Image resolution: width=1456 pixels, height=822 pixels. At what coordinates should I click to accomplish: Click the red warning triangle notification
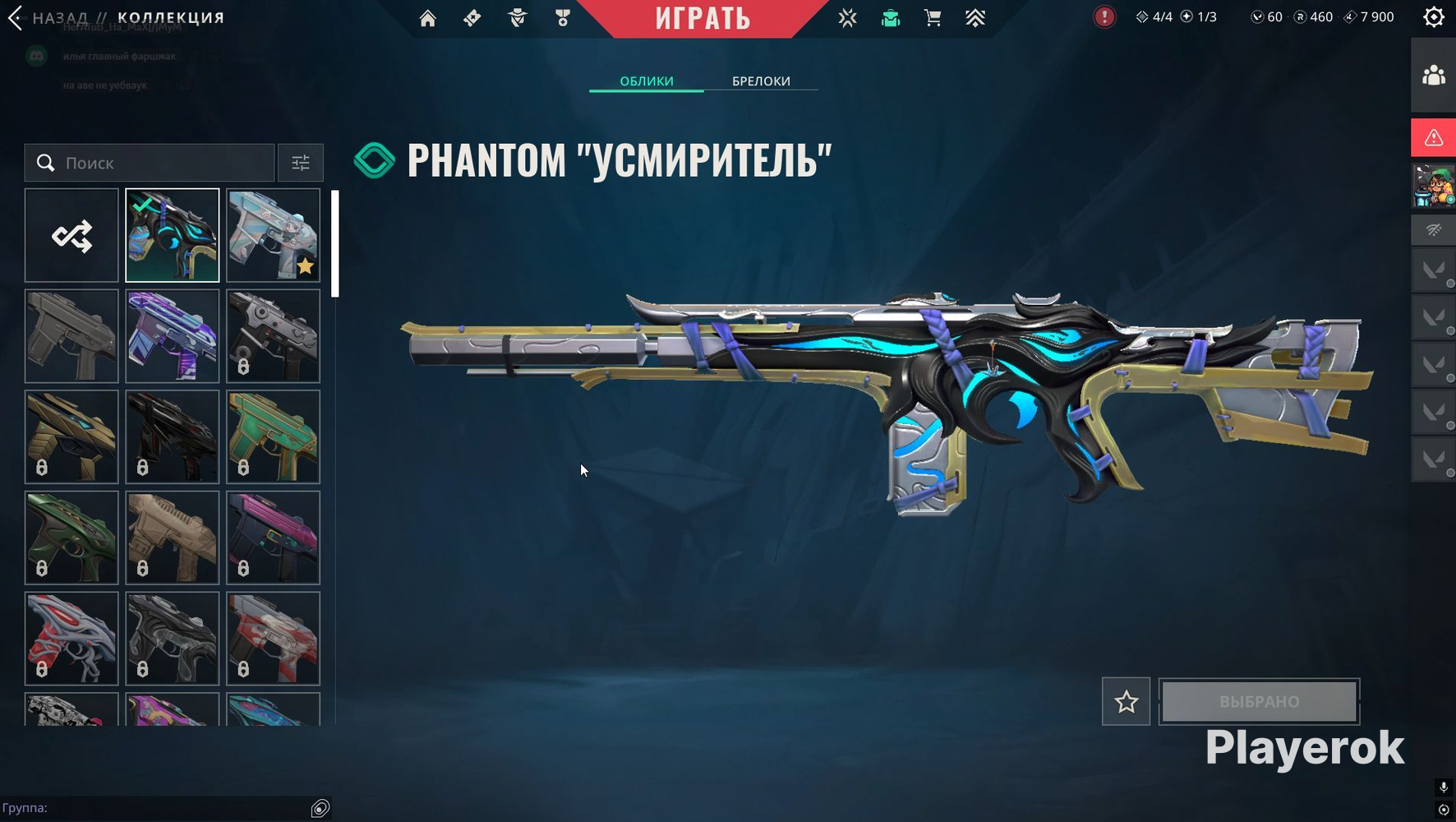[x=1434, y=137]
